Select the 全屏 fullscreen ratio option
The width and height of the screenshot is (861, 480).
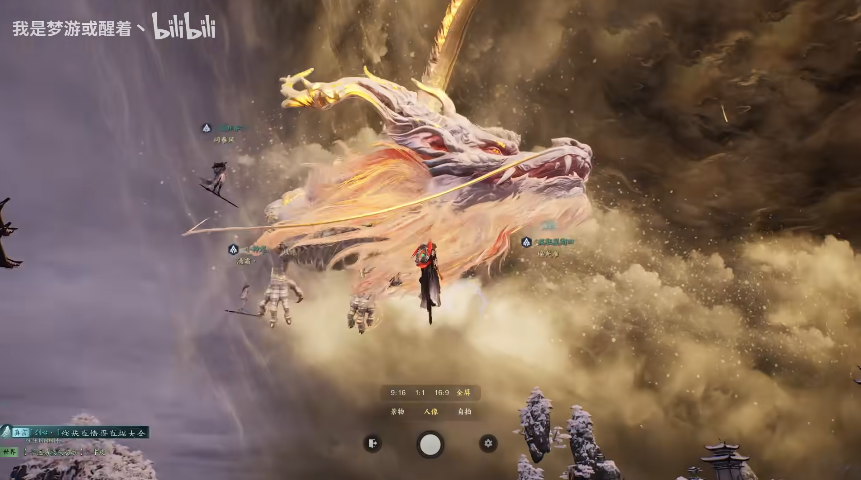coord(463,393)
